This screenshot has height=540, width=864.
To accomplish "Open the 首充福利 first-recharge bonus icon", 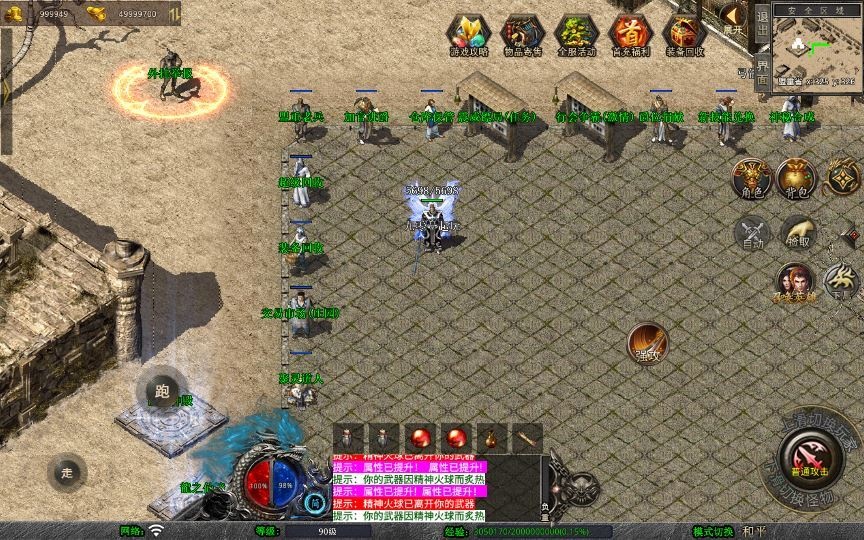I will 630,33.
